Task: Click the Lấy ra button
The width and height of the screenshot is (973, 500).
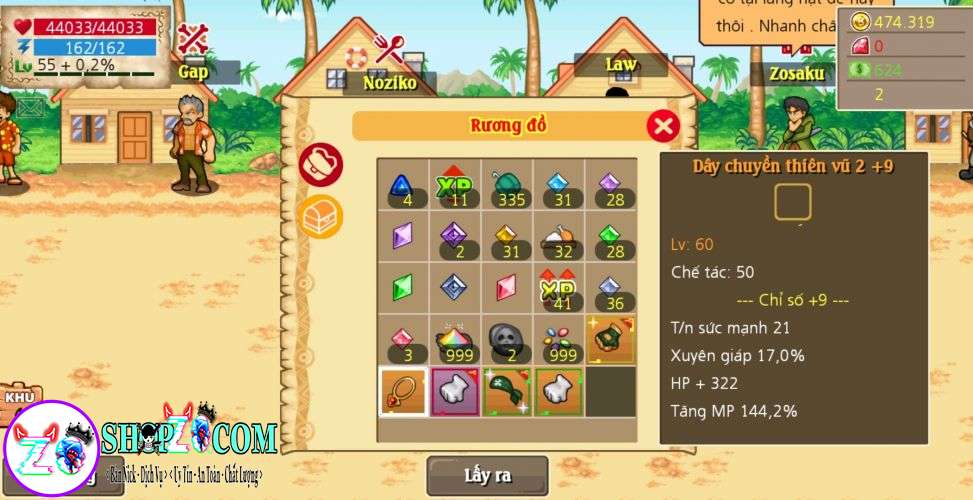Action: pyautogui.click(x=487, y=474)
